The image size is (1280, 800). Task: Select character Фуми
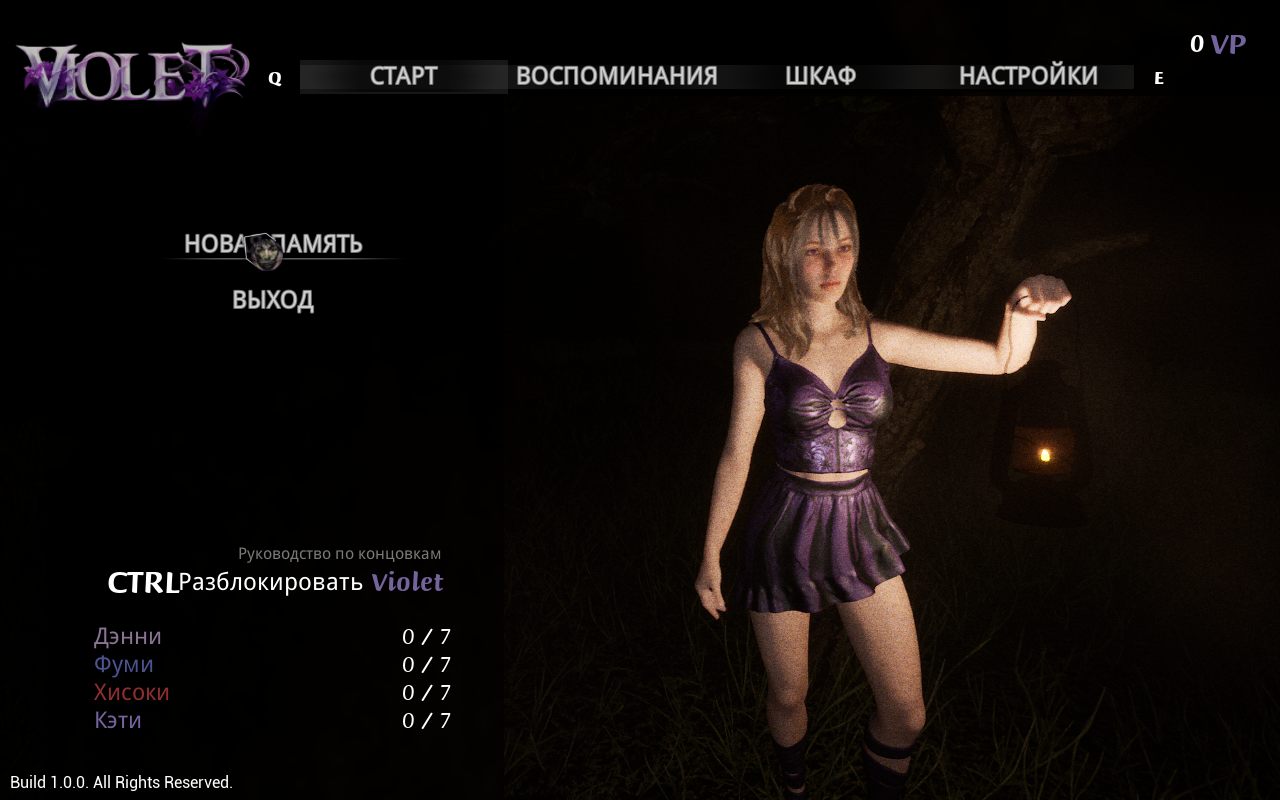124,663
